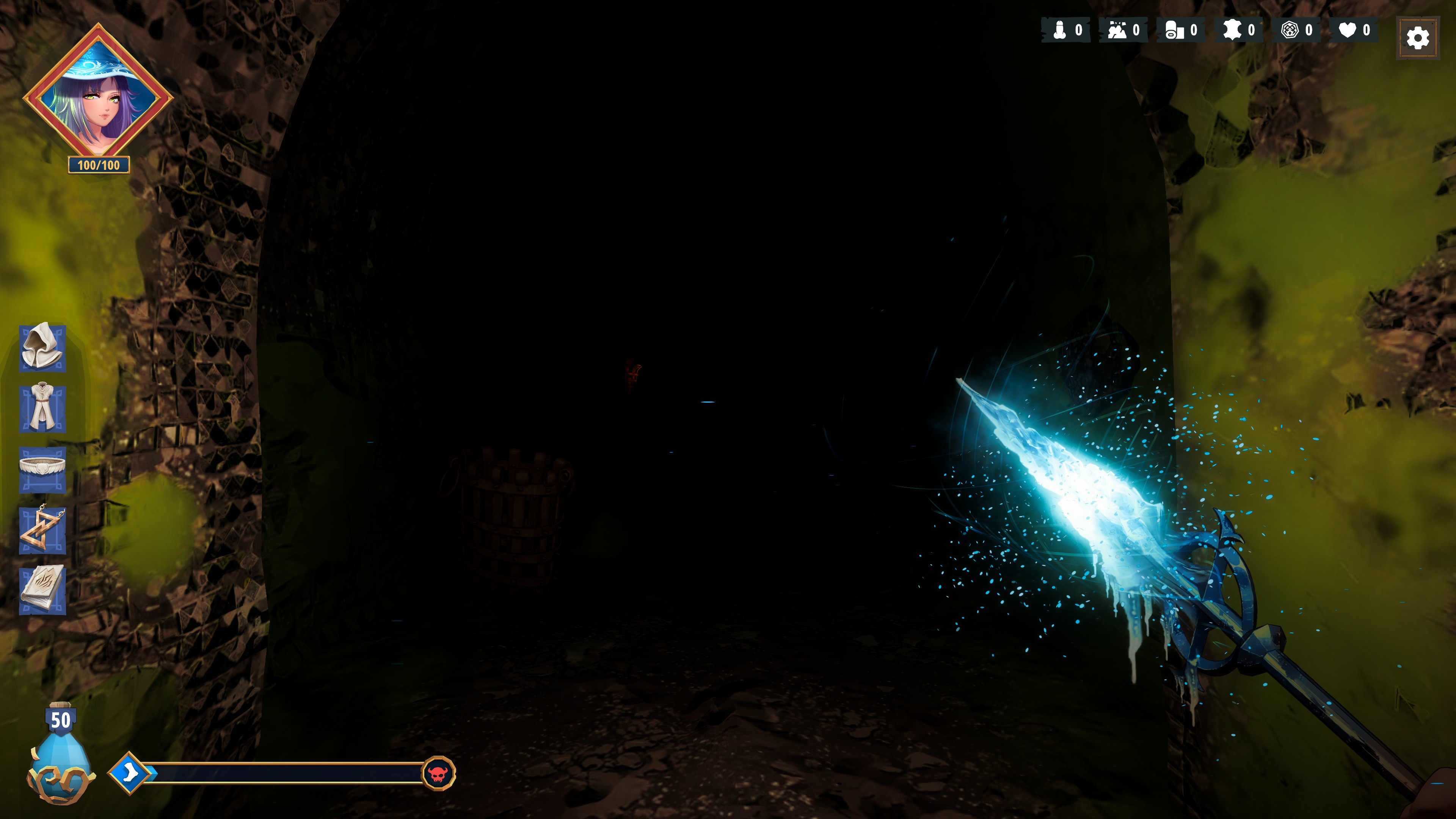Click the red boss skull marker
The height and width of the screenshot is (819, 1456).
coord(438,773)
